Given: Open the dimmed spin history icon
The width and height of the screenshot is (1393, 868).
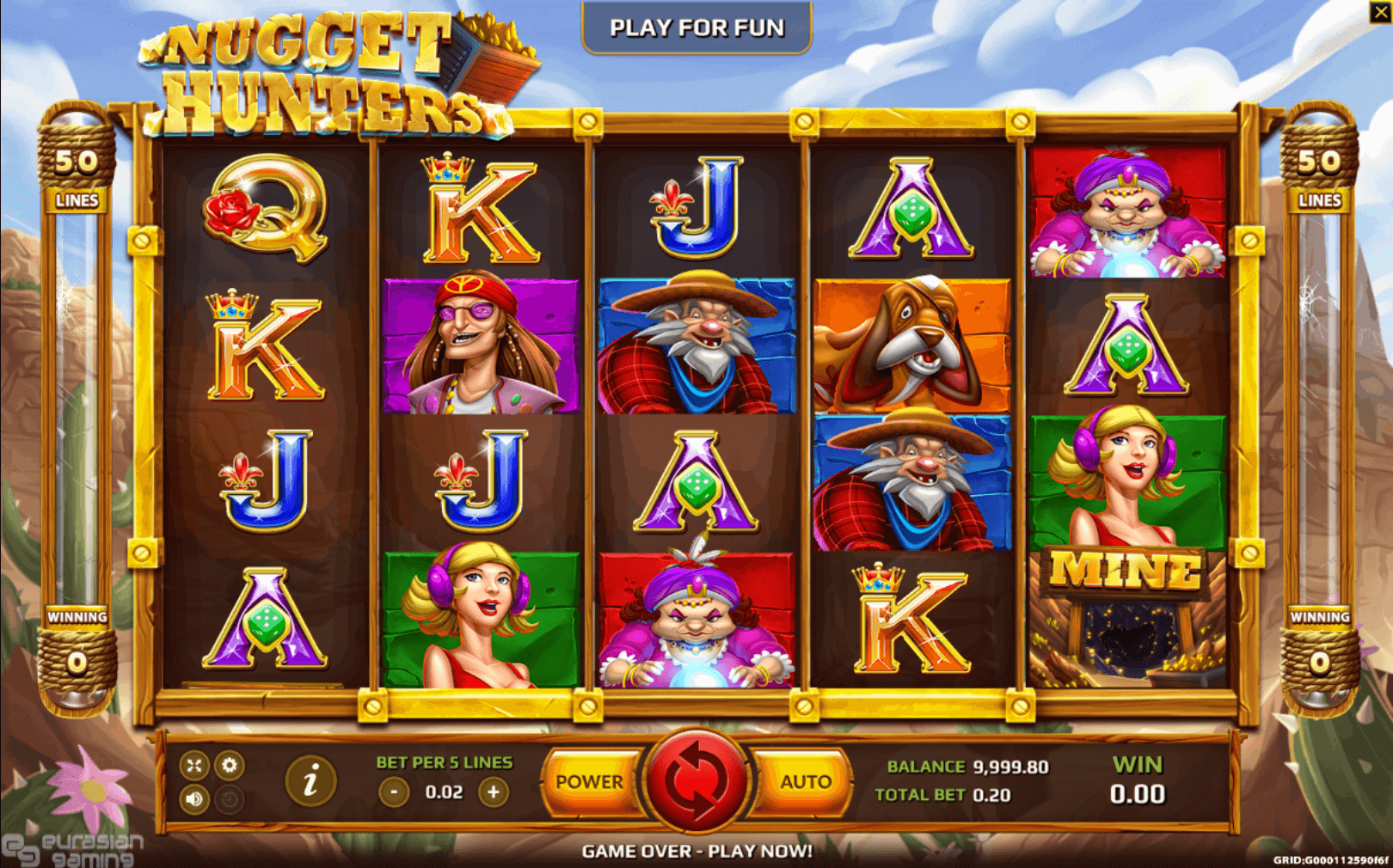Looking at the screenshot, I should 229,799.
